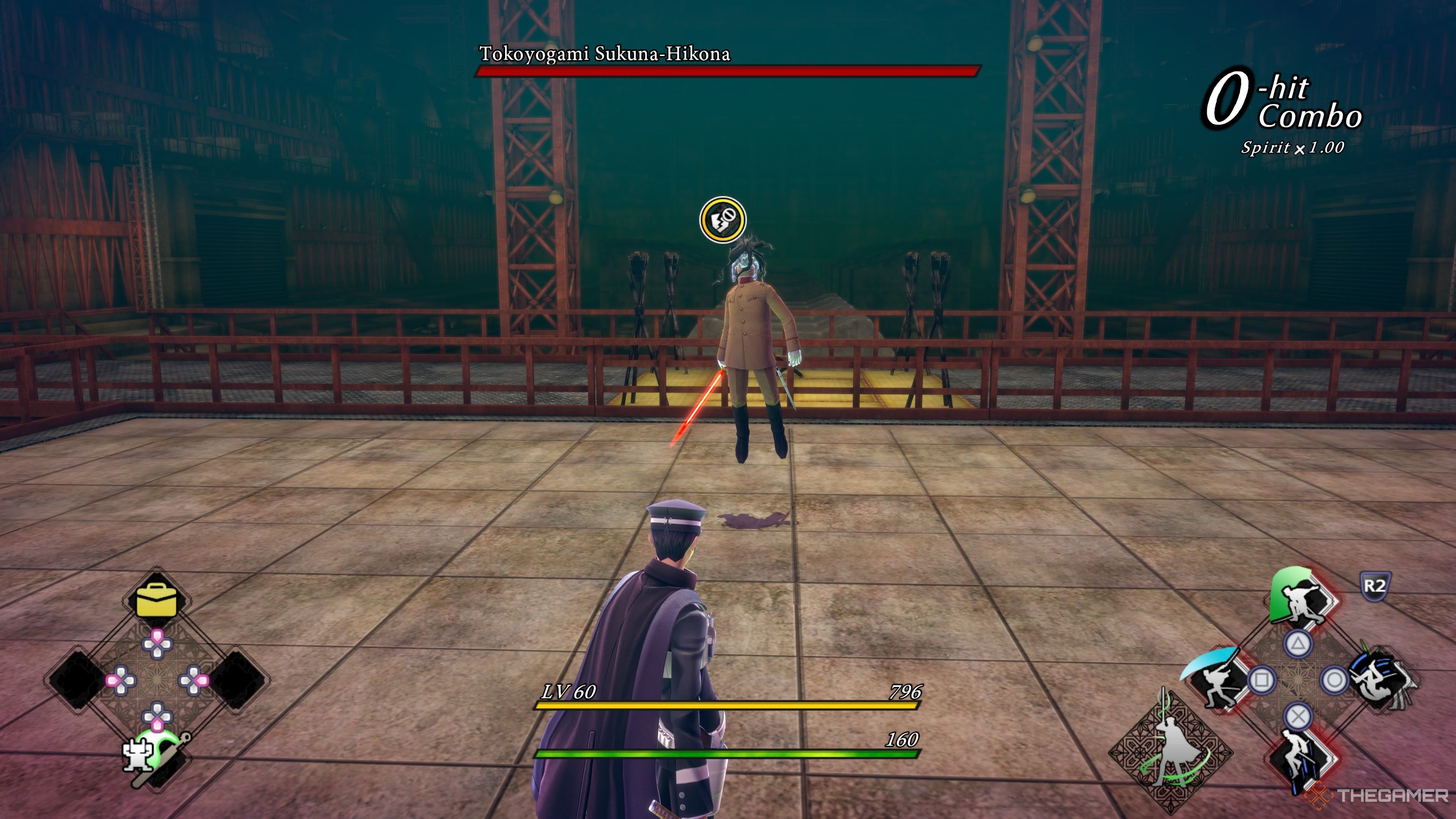The height and width of the screenshot is (819, 1456).
Task: Open the yellow briefcase item slot
Action: coord(156,600)
